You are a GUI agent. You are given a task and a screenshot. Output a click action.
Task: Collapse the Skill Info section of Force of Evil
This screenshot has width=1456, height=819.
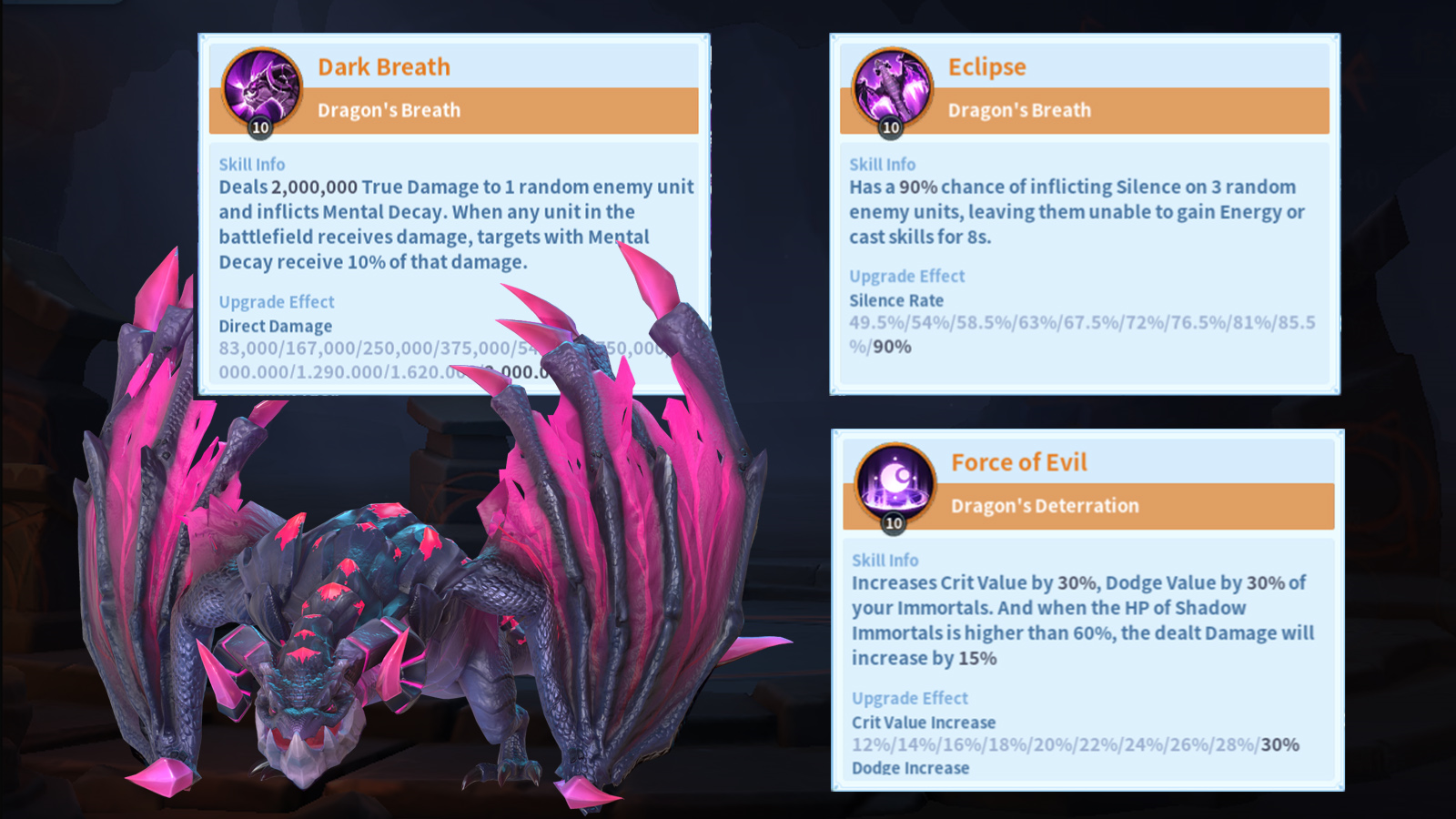pyautogui.click(x=884, y=561)
